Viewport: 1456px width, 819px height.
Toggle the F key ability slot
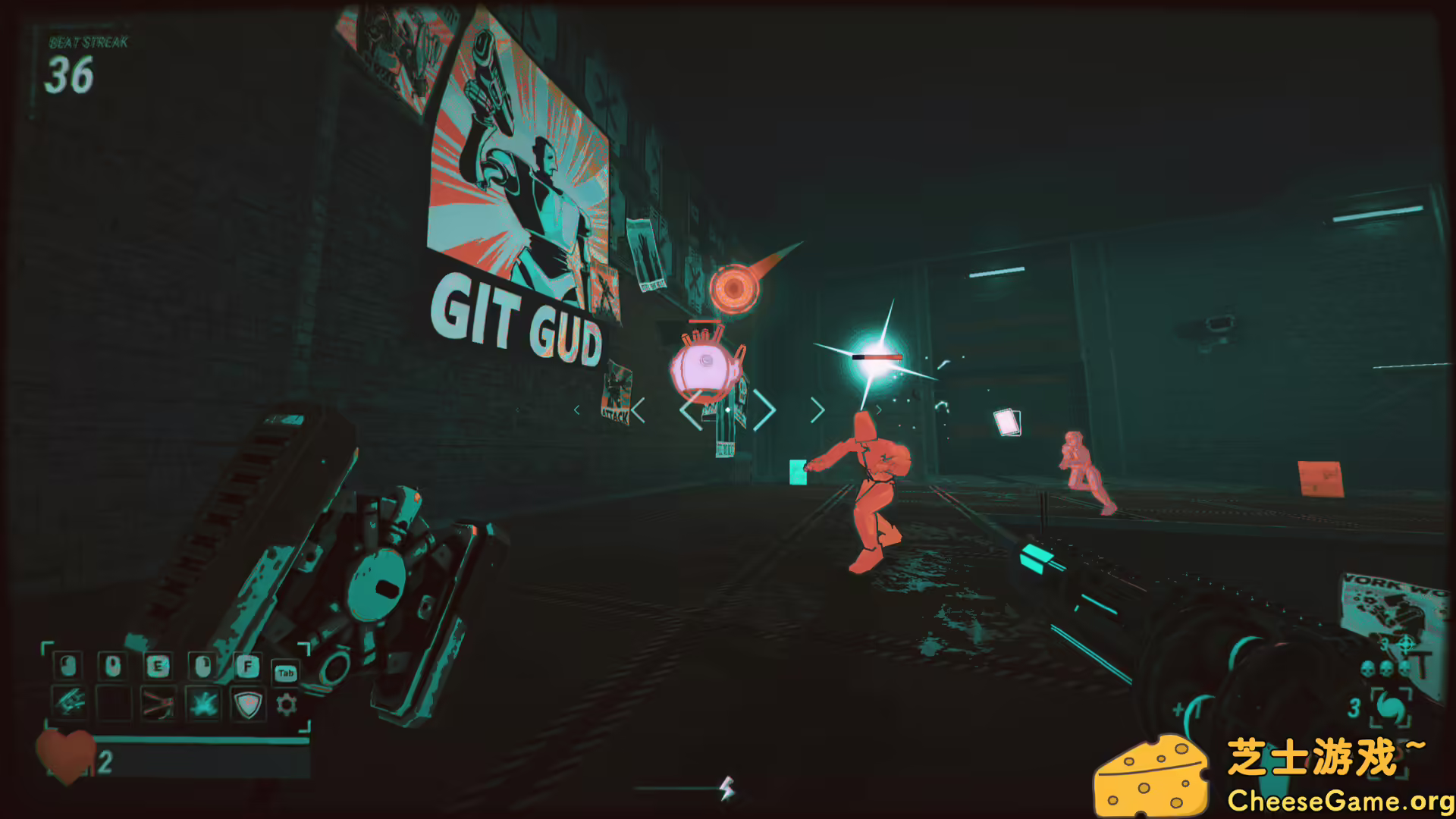[247, 666]
